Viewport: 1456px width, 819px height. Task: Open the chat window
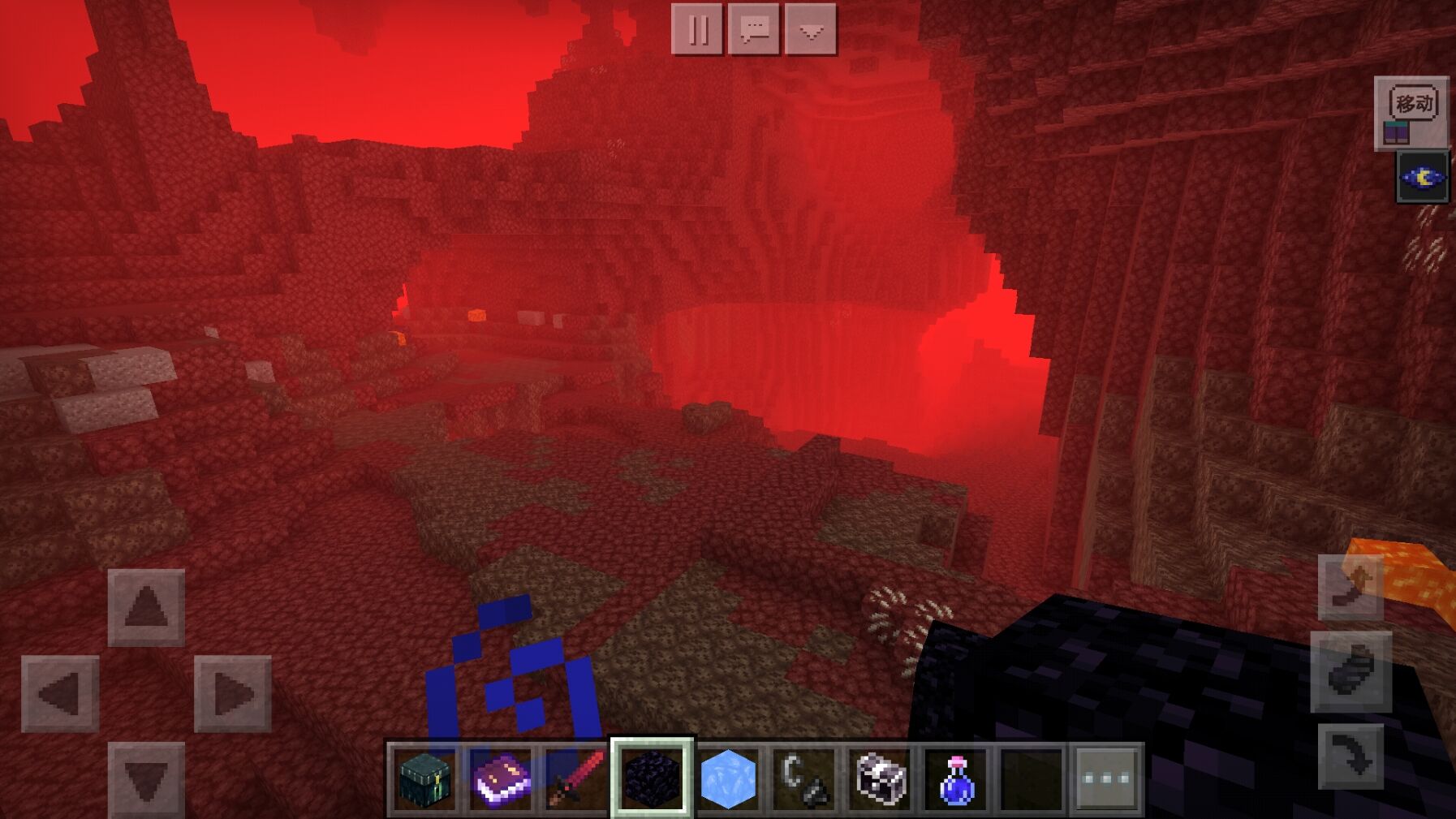tap(754, 30)
